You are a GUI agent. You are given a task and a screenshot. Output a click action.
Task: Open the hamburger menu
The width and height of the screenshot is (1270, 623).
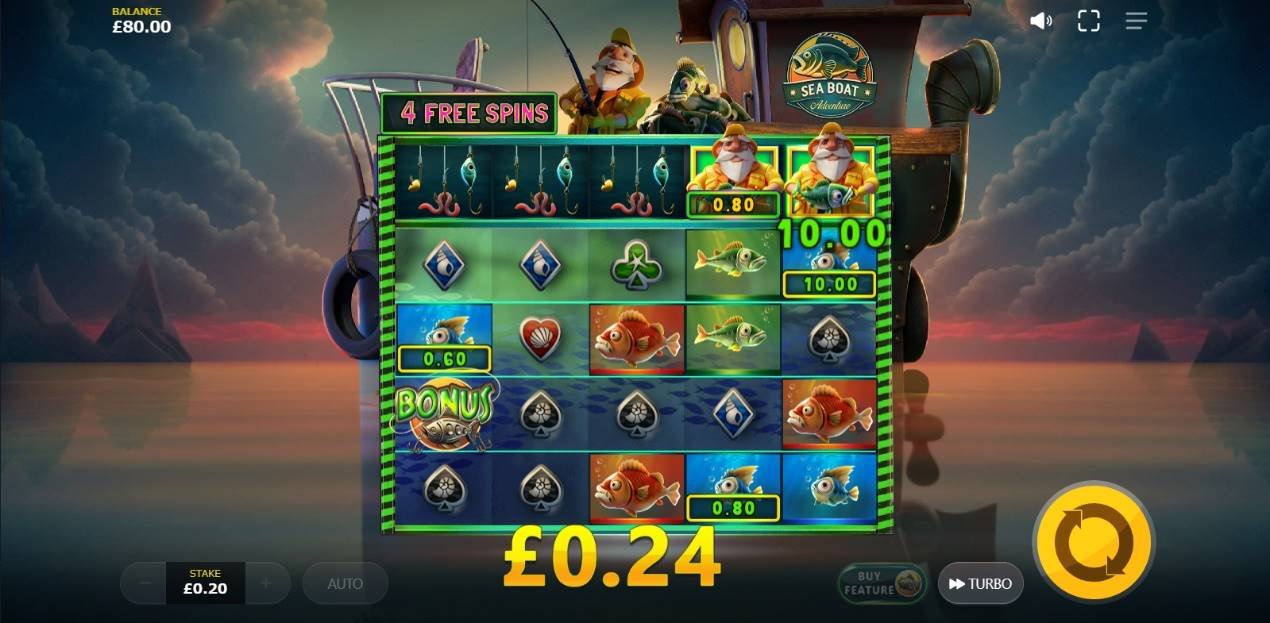click(1136, 21)
